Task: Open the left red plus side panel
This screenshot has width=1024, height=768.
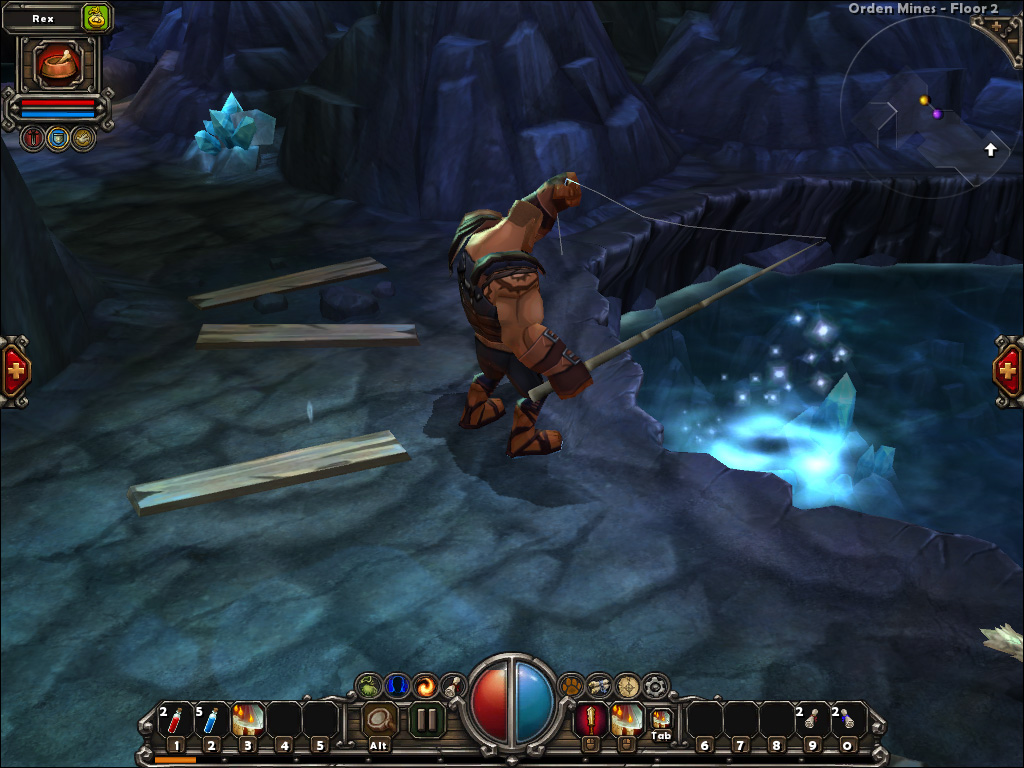Action: [x=15, y=371]
